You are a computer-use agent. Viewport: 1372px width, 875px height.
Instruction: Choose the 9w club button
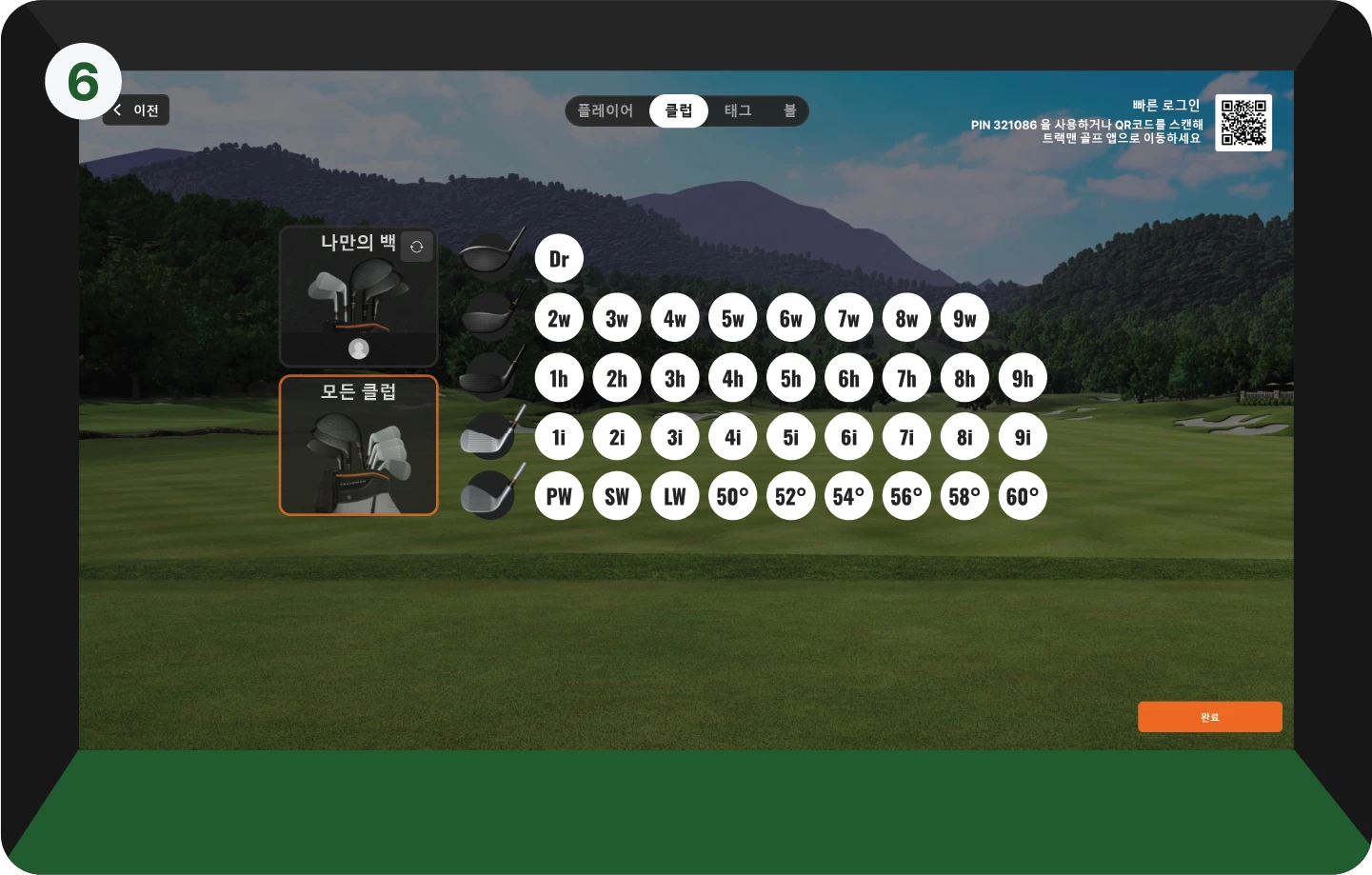coord(964,319)
